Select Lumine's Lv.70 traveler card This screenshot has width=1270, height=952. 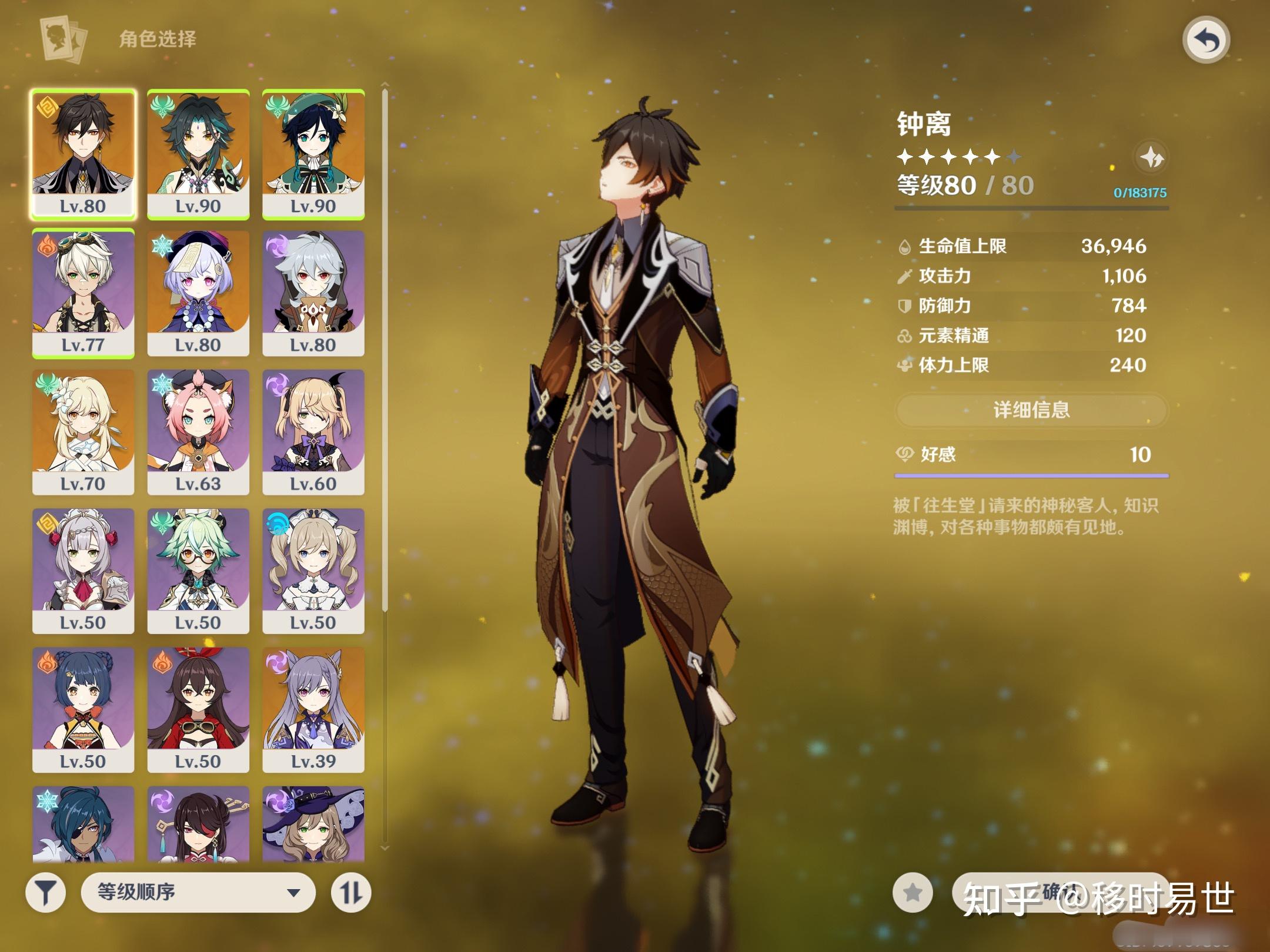[83, 432]
